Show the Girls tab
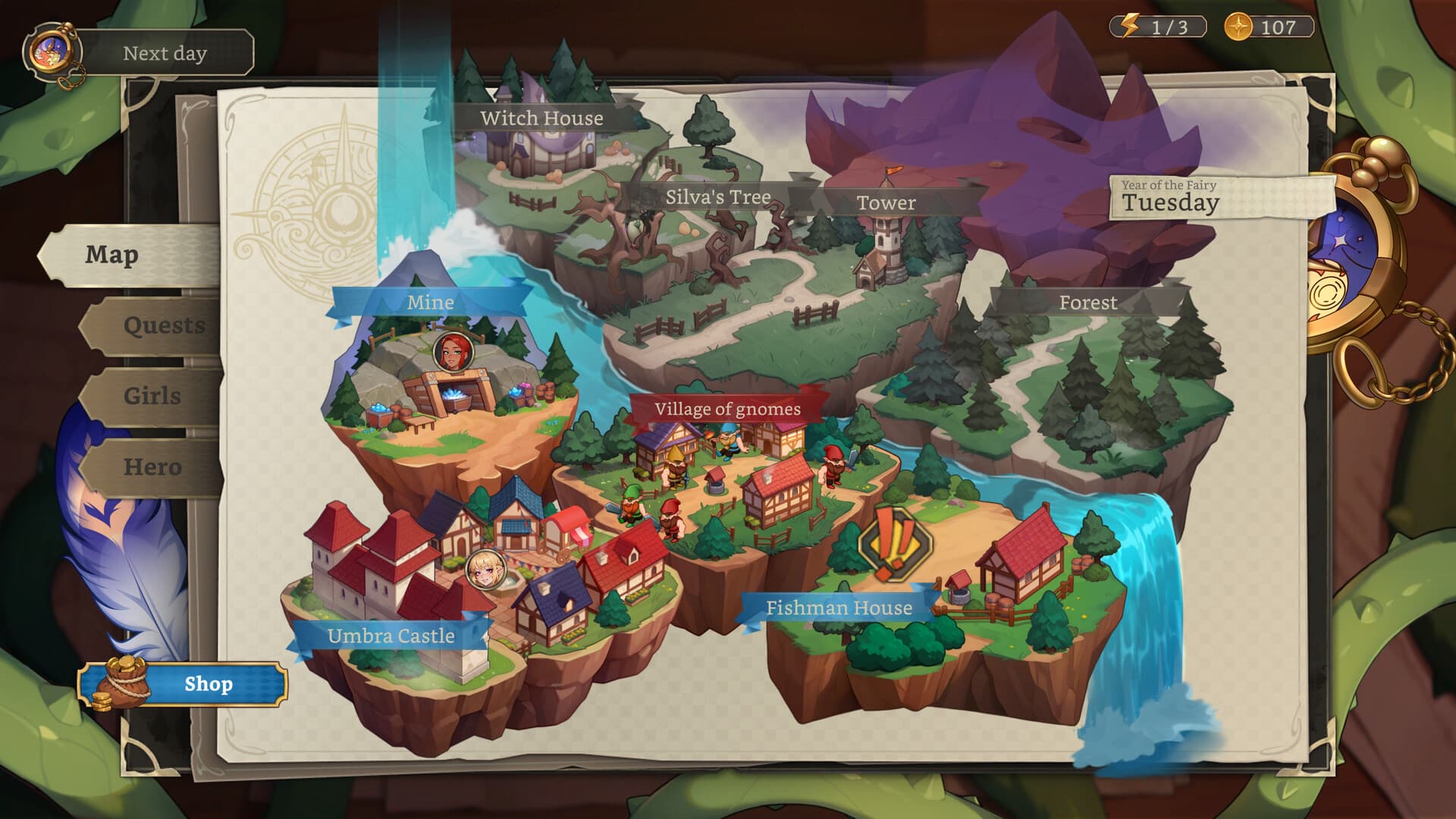Viewport: 1456px width, 819px height. pyautogui.click(x=152, y=396)
